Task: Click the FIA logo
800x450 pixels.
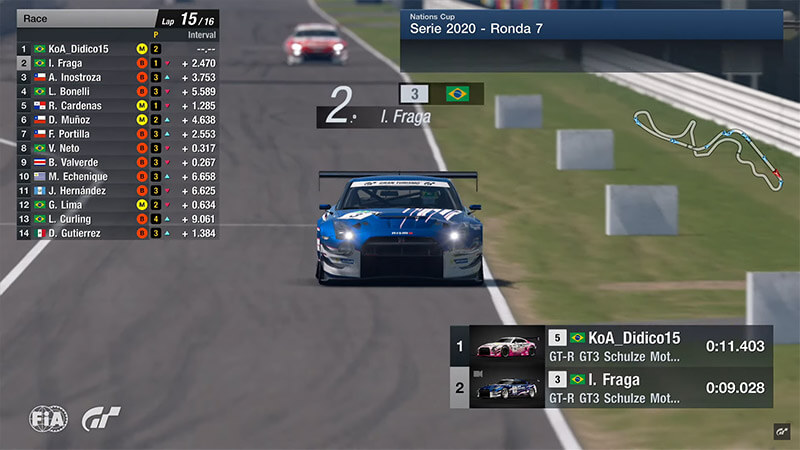Action: 48,419
